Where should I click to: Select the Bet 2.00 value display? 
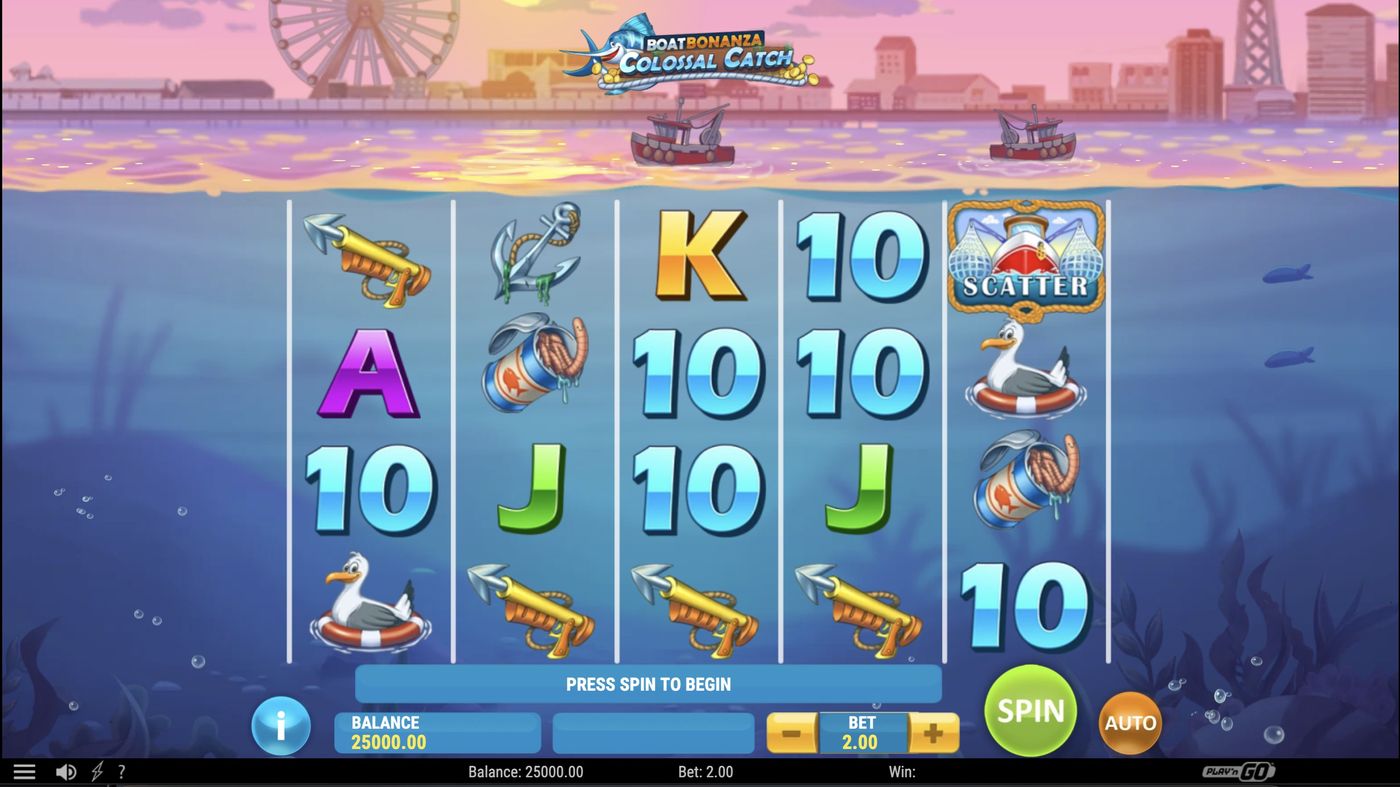(x=860, y=732)
